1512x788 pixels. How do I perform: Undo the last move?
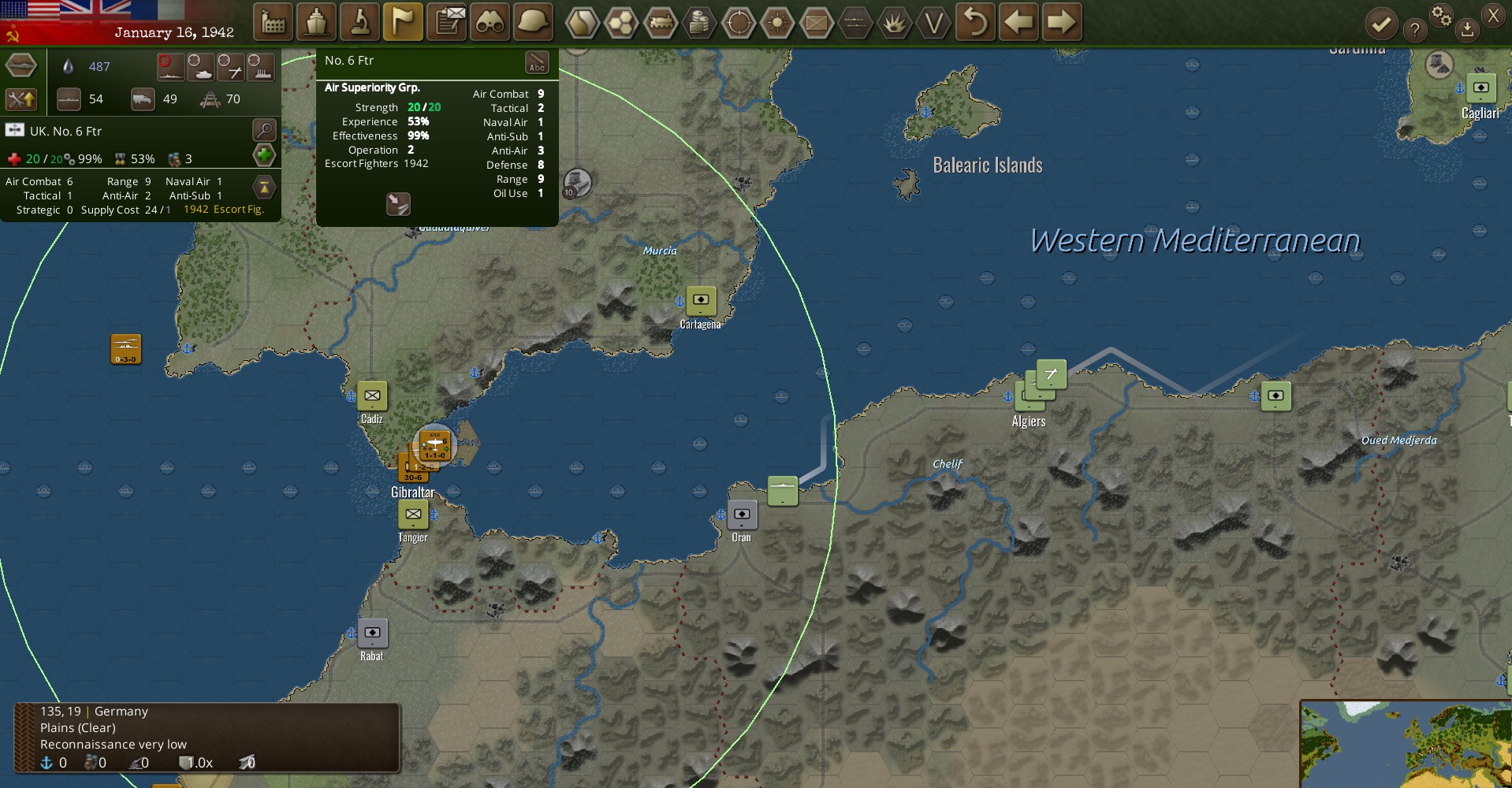coord(976,24)
